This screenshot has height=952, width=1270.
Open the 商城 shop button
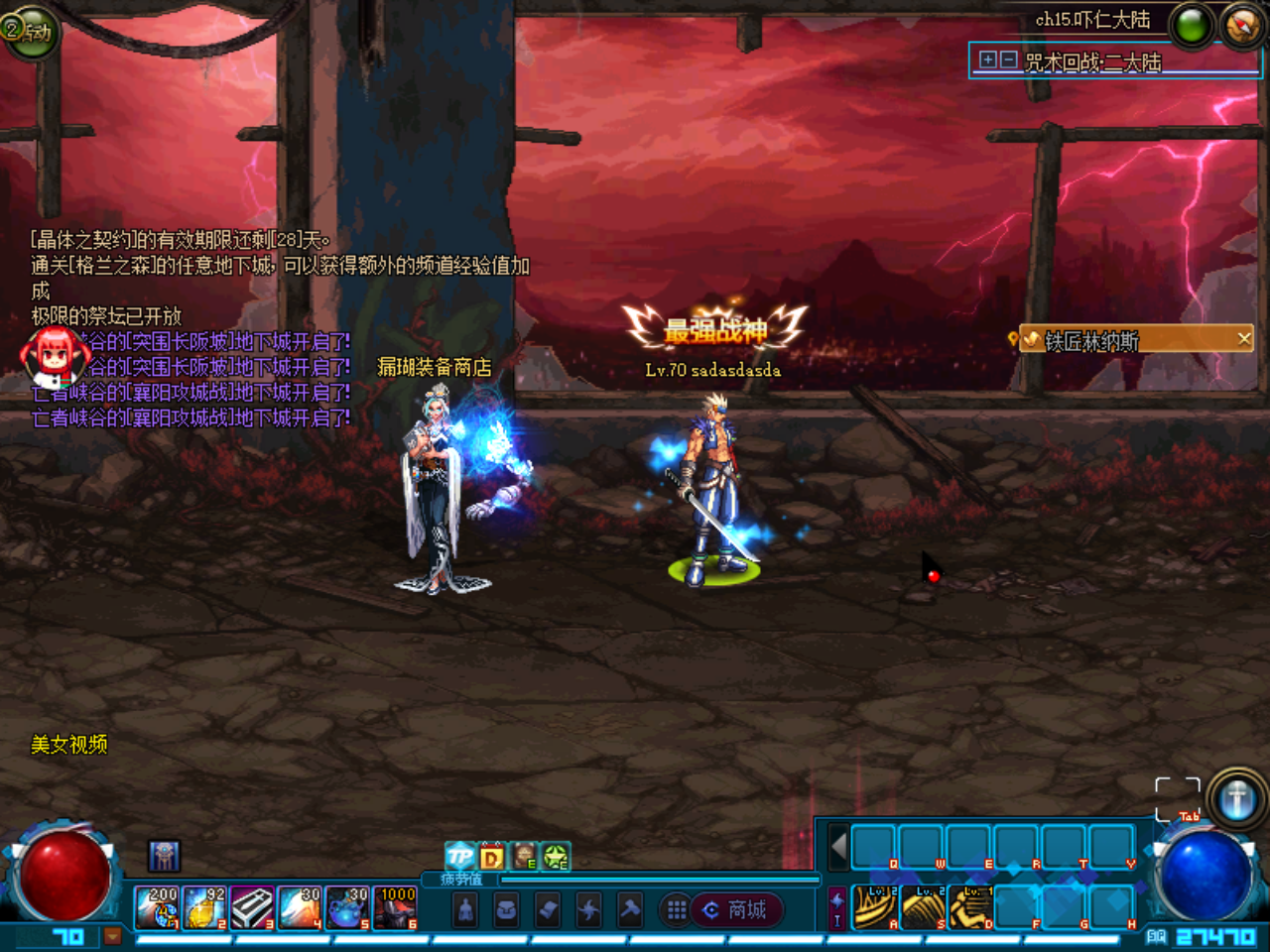(736, 909)
